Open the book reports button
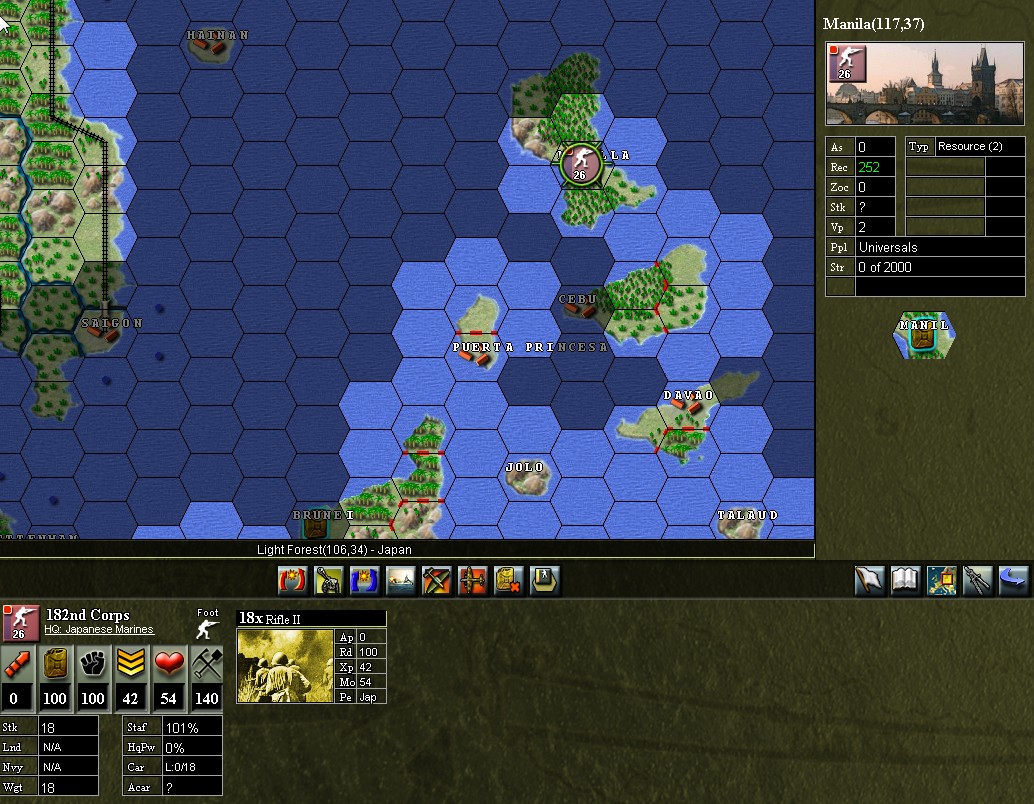1034x804 pixels. [x=906, y=580]
